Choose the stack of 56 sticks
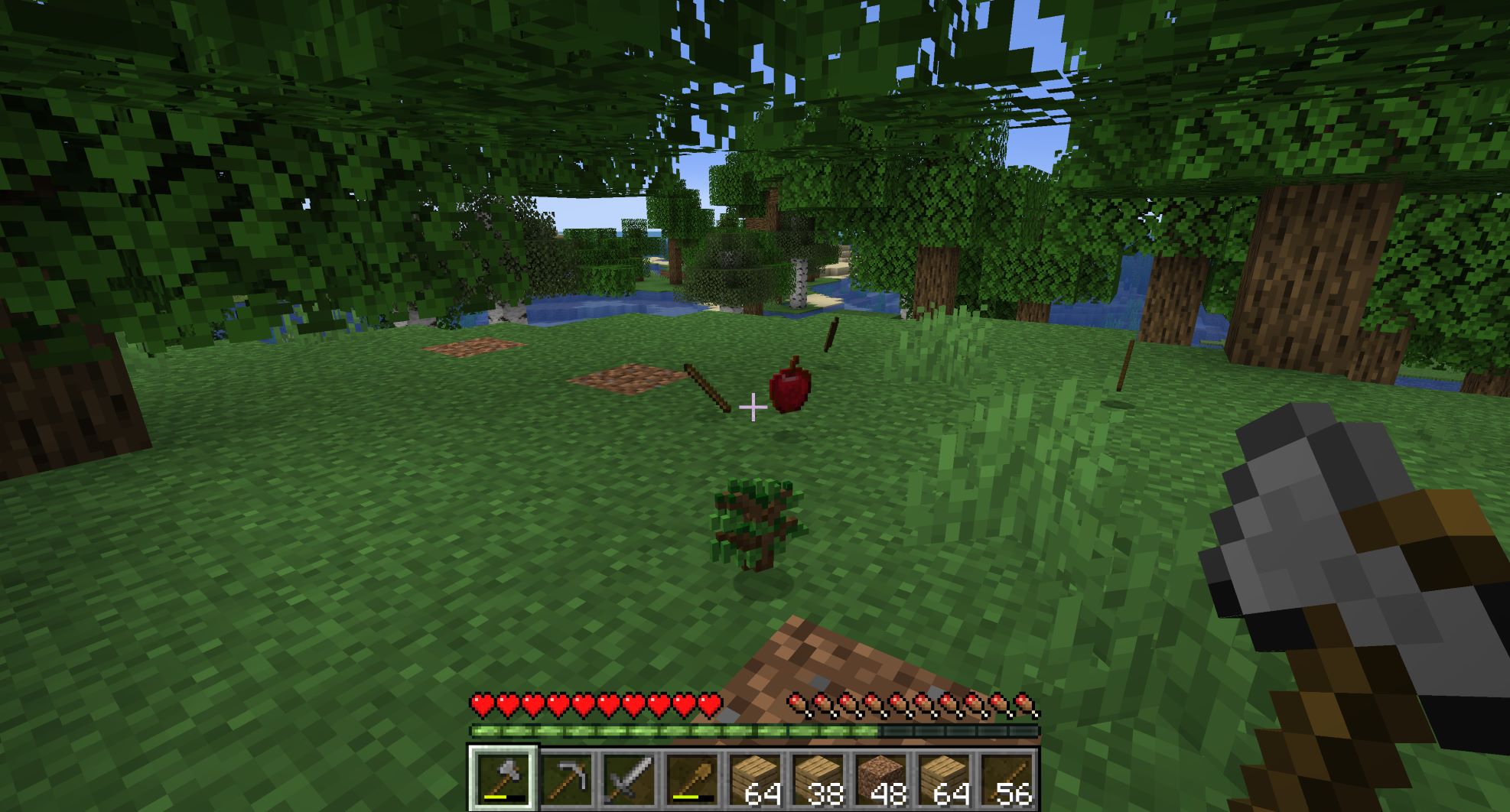This screenshot has width=1510, height=812. 1005,779
